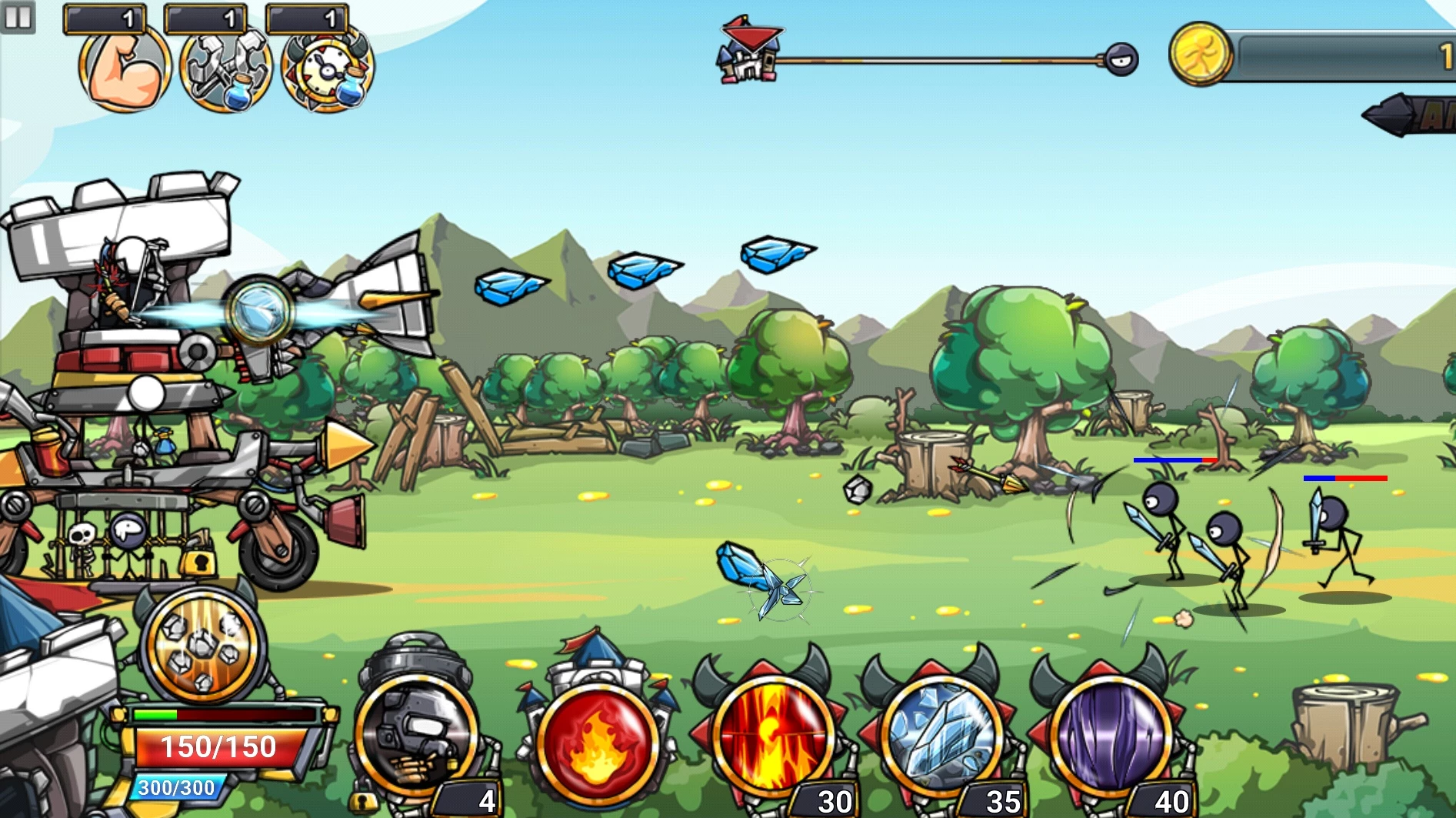The height and width of the screenshot is (818, 1456).
Task: Fire the stone shot weapon skill
Action: click(202, 646)
